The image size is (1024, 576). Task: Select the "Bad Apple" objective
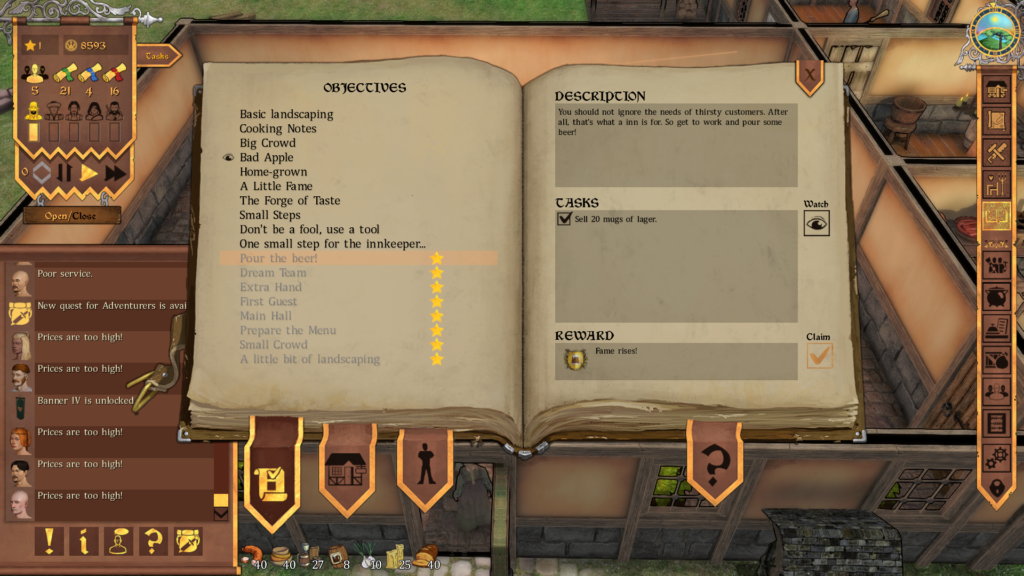pos(266,157)
